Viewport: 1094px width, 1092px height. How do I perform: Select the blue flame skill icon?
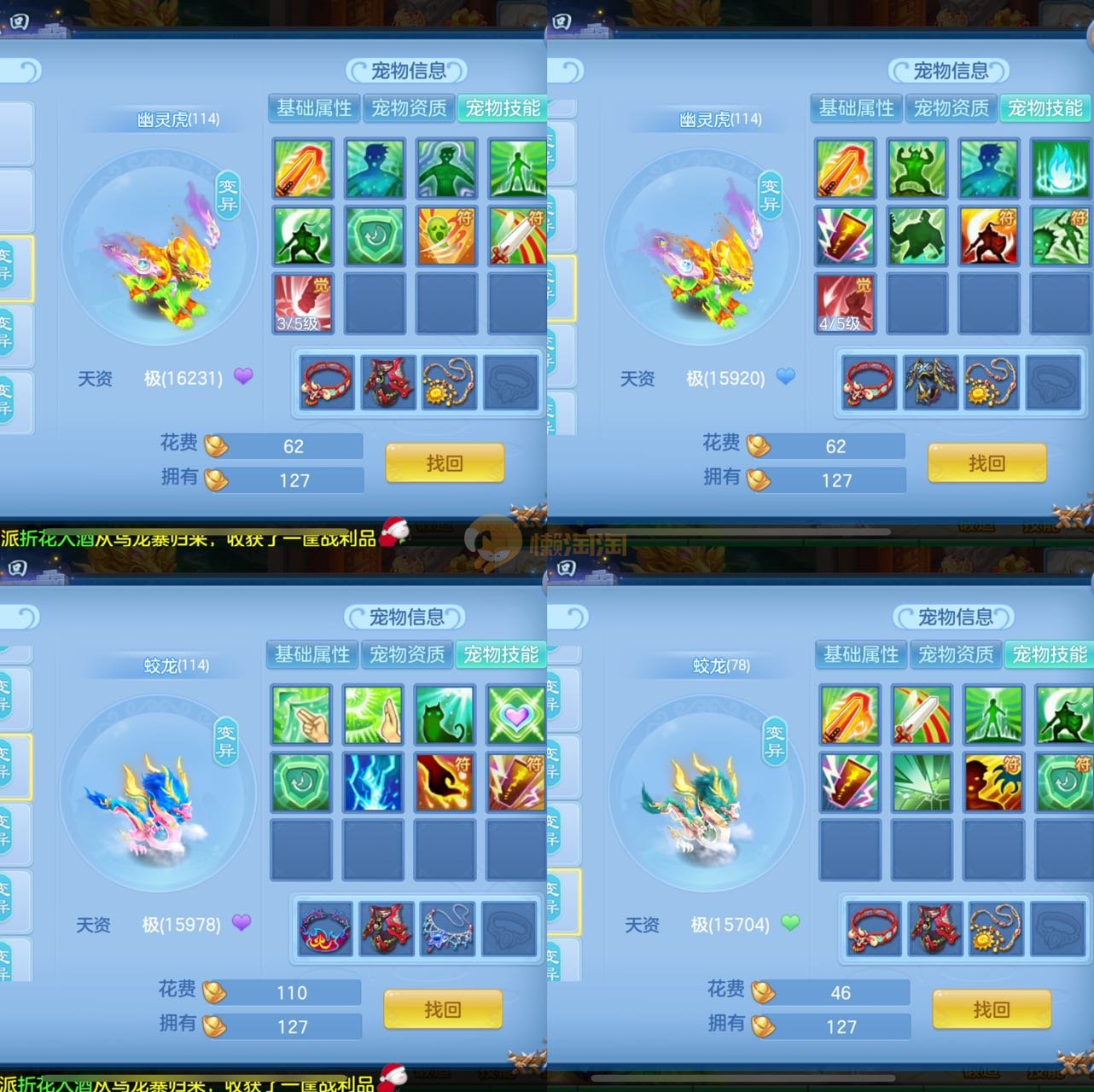(1061, 168)
